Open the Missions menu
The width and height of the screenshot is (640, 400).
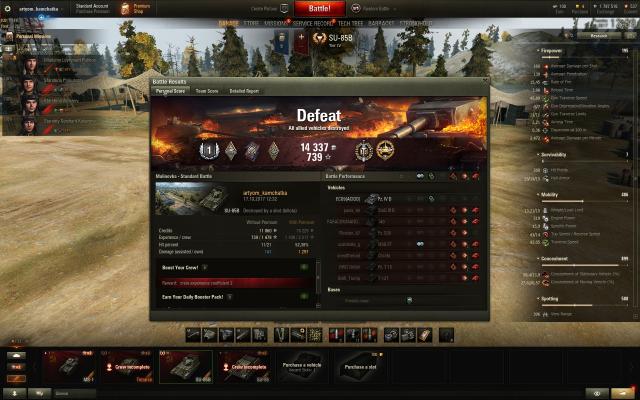tap(276, 21)
